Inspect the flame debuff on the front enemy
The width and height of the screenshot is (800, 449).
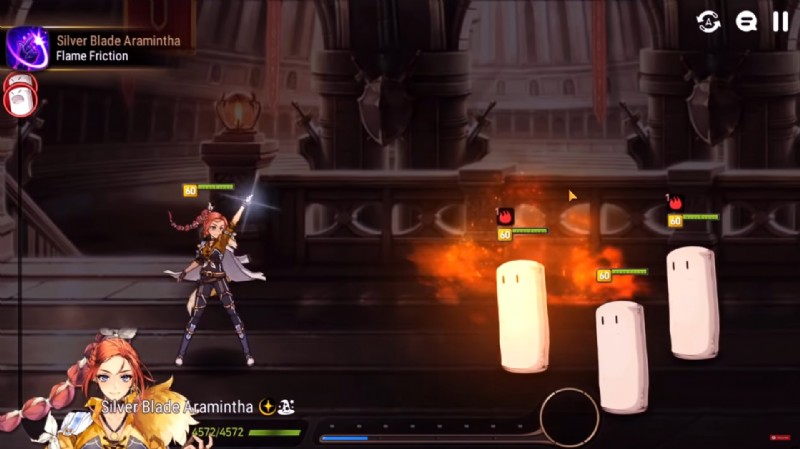coord(506,216)
